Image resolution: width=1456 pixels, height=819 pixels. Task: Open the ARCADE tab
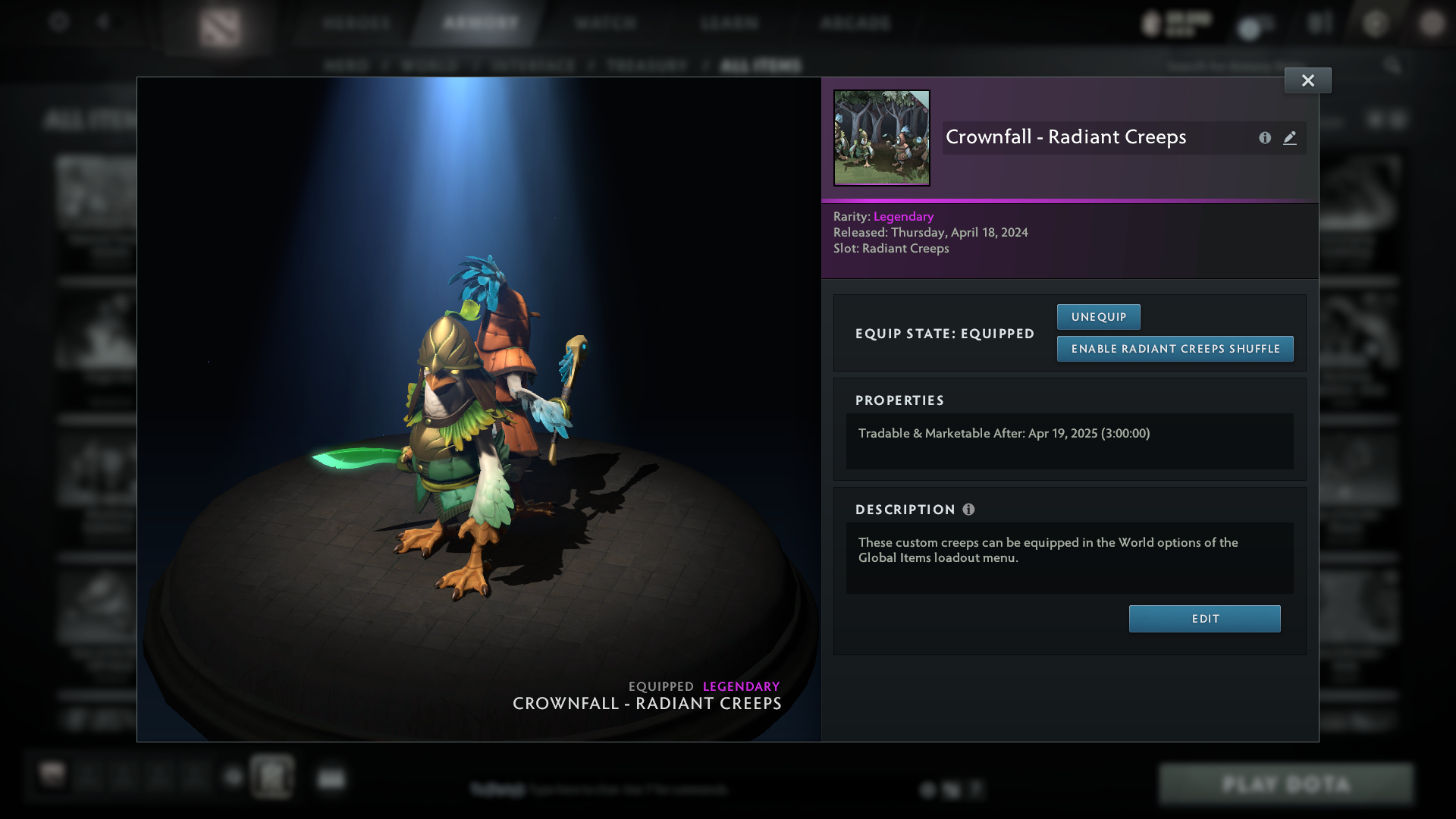[x=855, y=23]
